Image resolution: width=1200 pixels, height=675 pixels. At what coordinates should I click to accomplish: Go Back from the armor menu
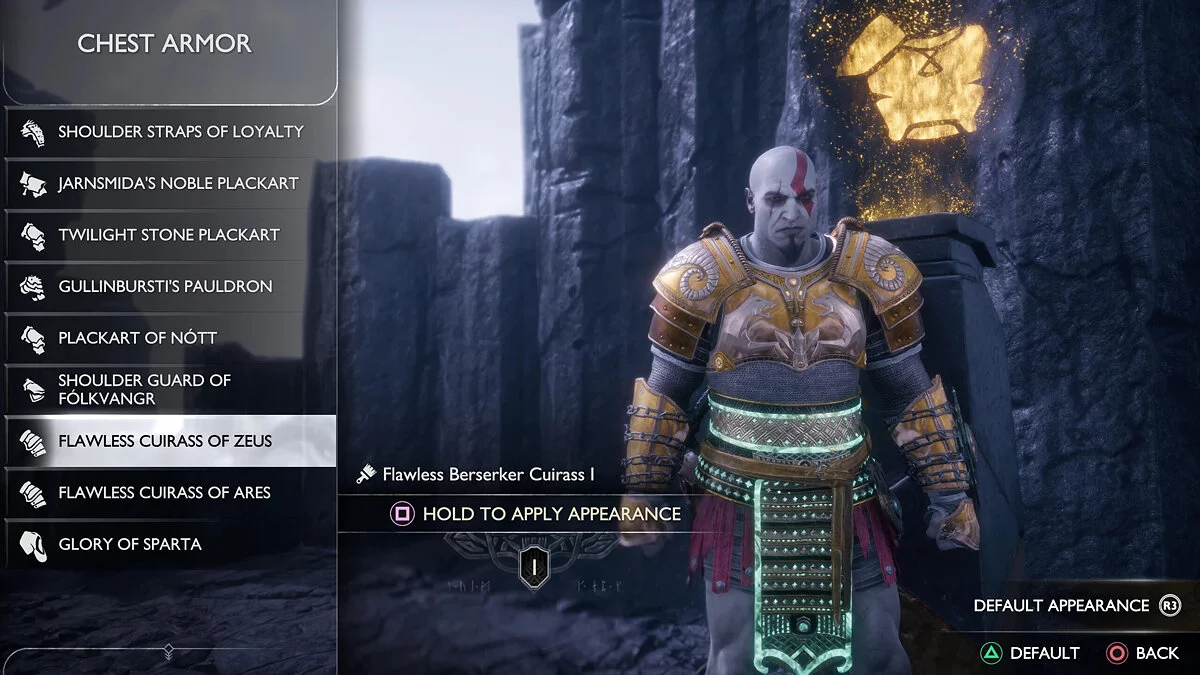click(x=1143, y=653)
